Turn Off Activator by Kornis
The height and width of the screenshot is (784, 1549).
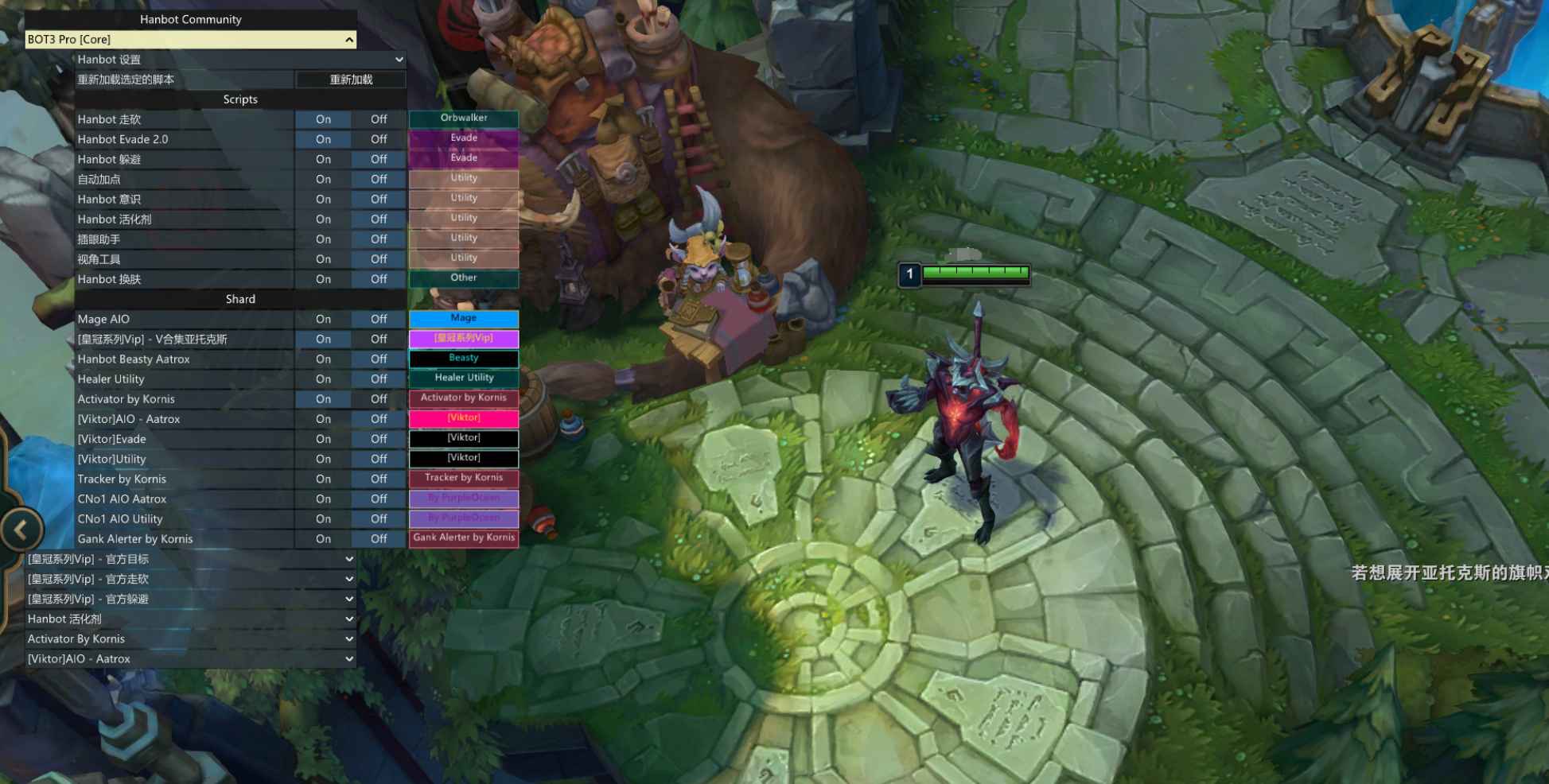(379, 398)
